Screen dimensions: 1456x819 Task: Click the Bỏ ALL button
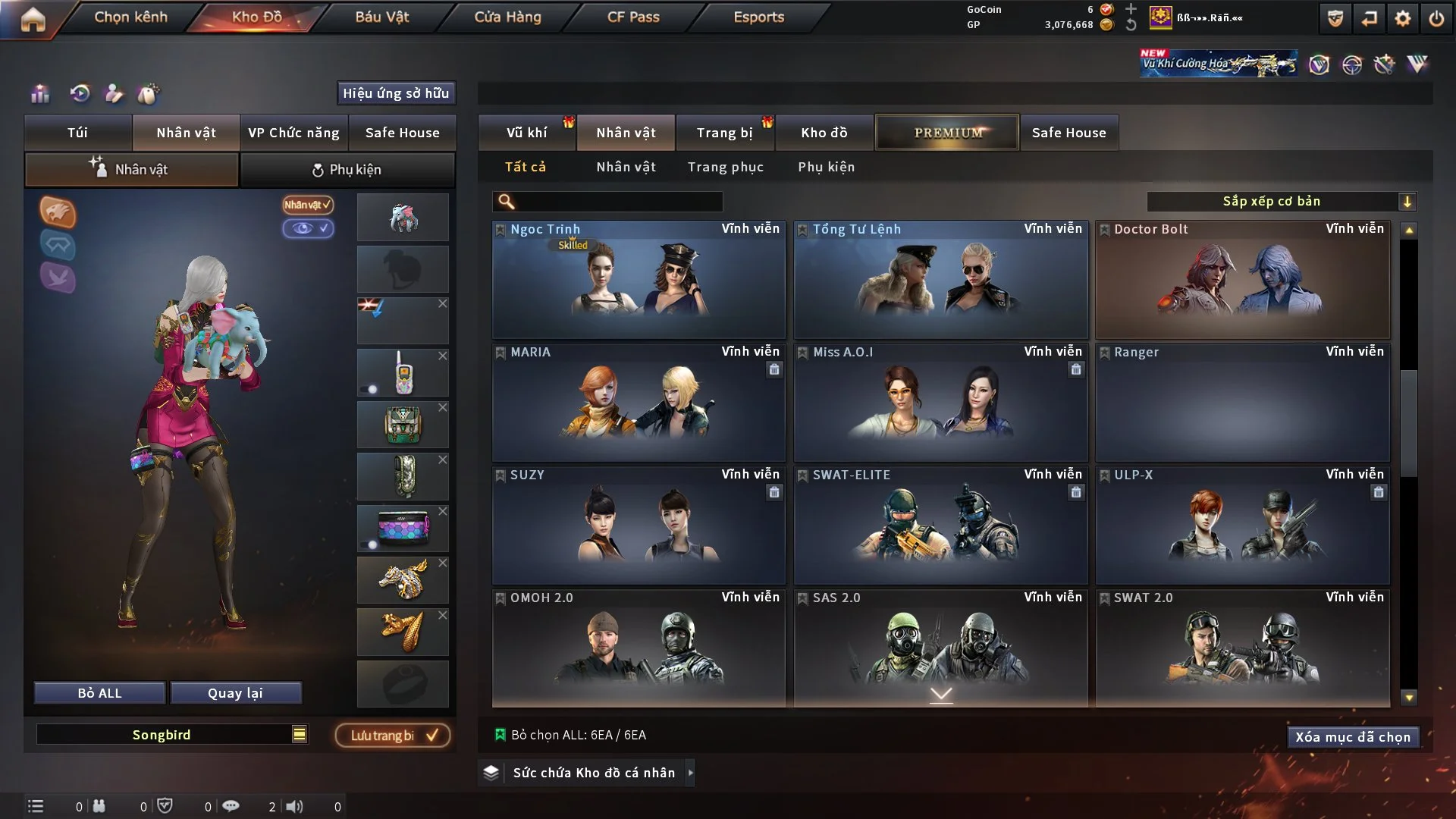point(99,693)
